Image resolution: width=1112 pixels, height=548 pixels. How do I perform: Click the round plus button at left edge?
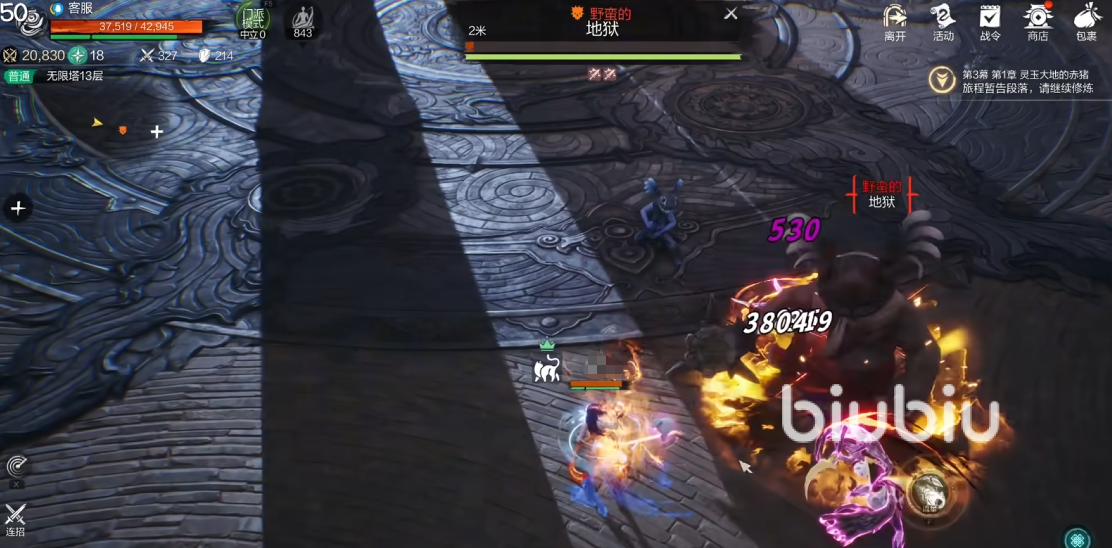coord(17,208)
